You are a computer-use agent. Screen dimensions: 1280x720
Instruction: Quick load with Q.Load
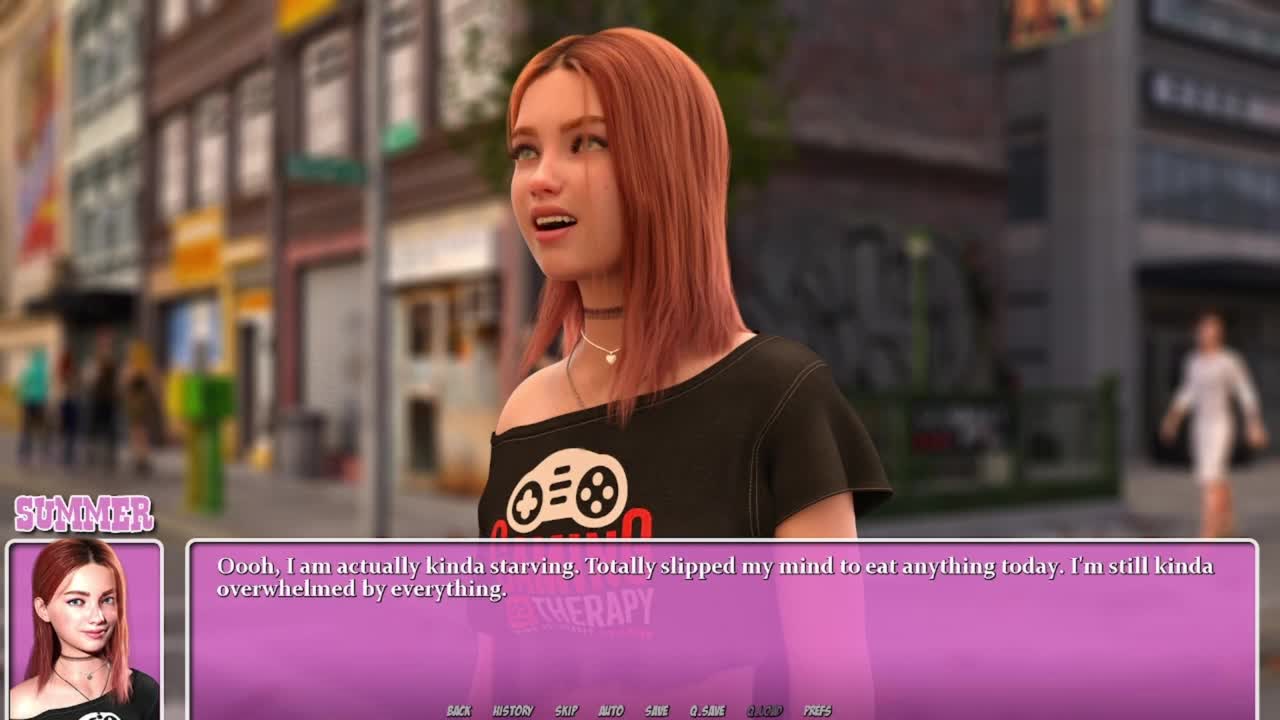click(x=765, y=711)
